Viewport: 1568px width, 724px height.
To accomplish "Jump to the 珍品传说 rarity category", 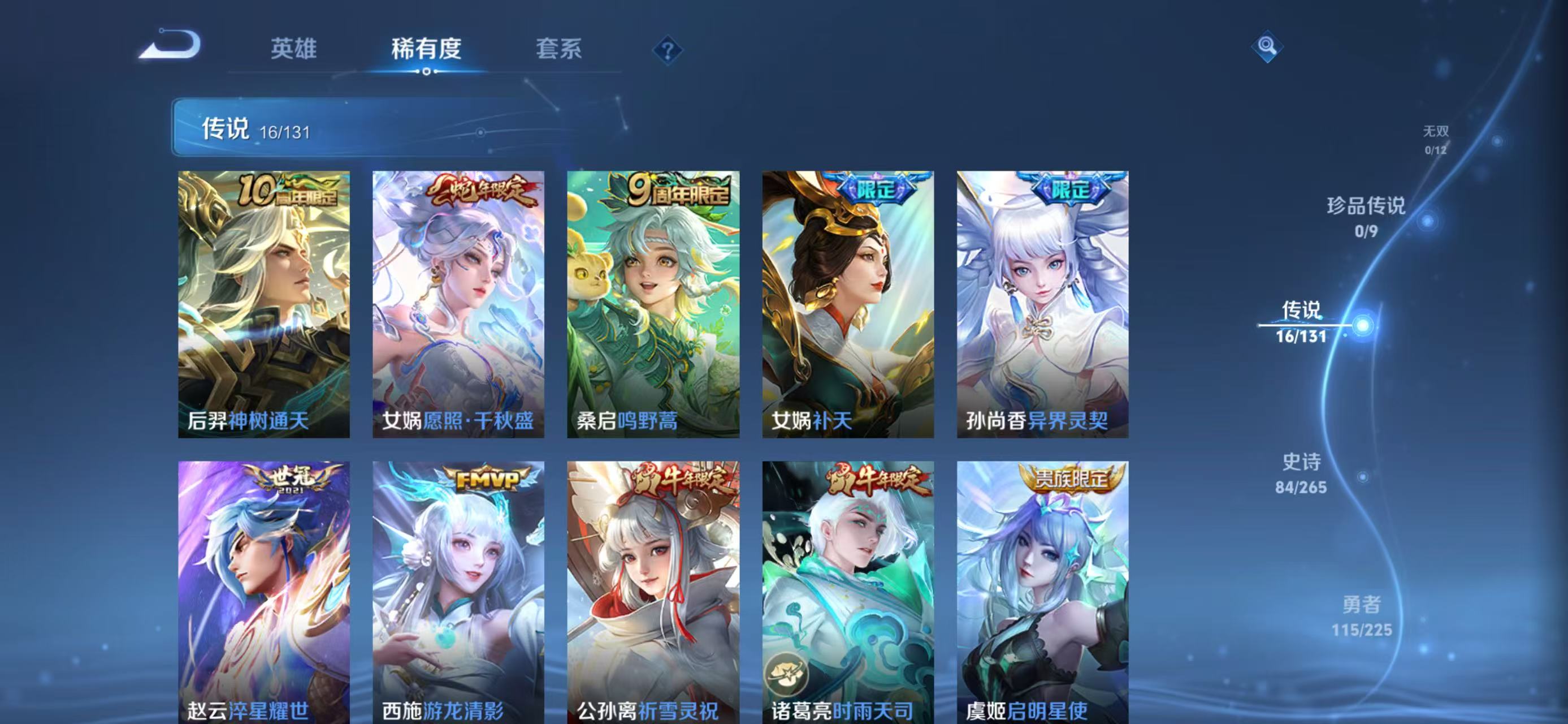I will pos(1366,216).
